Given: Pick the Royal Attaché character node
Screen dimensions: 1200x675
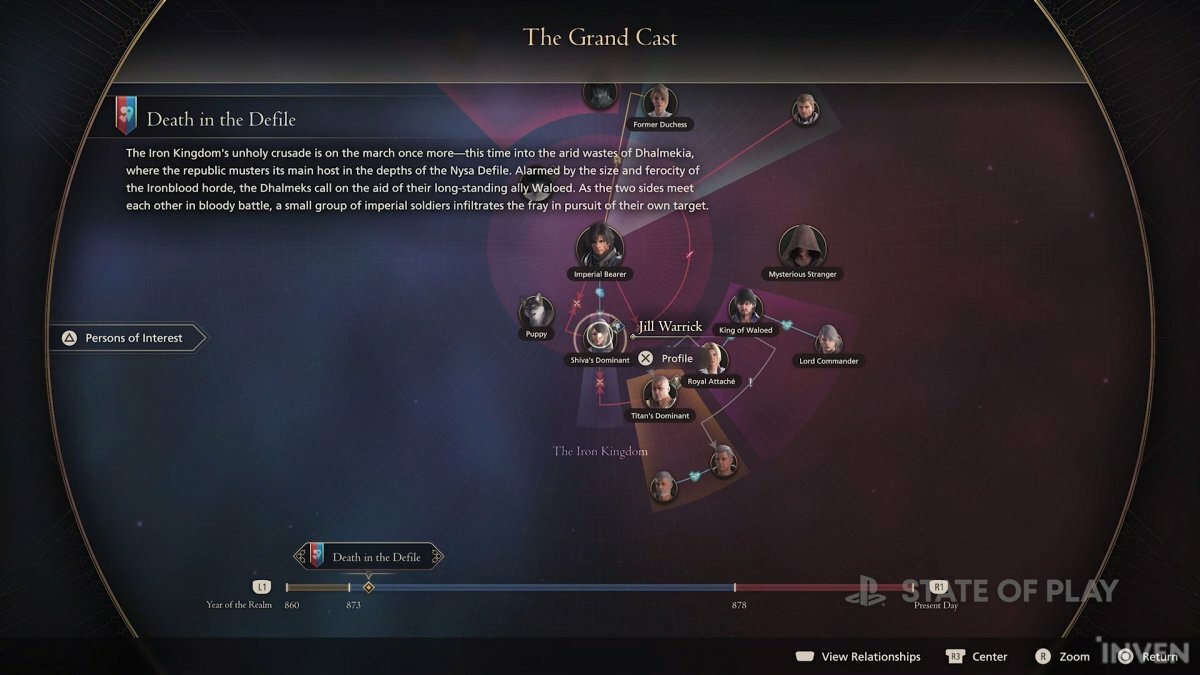Looking at the screenshot, I should (711, 359).
